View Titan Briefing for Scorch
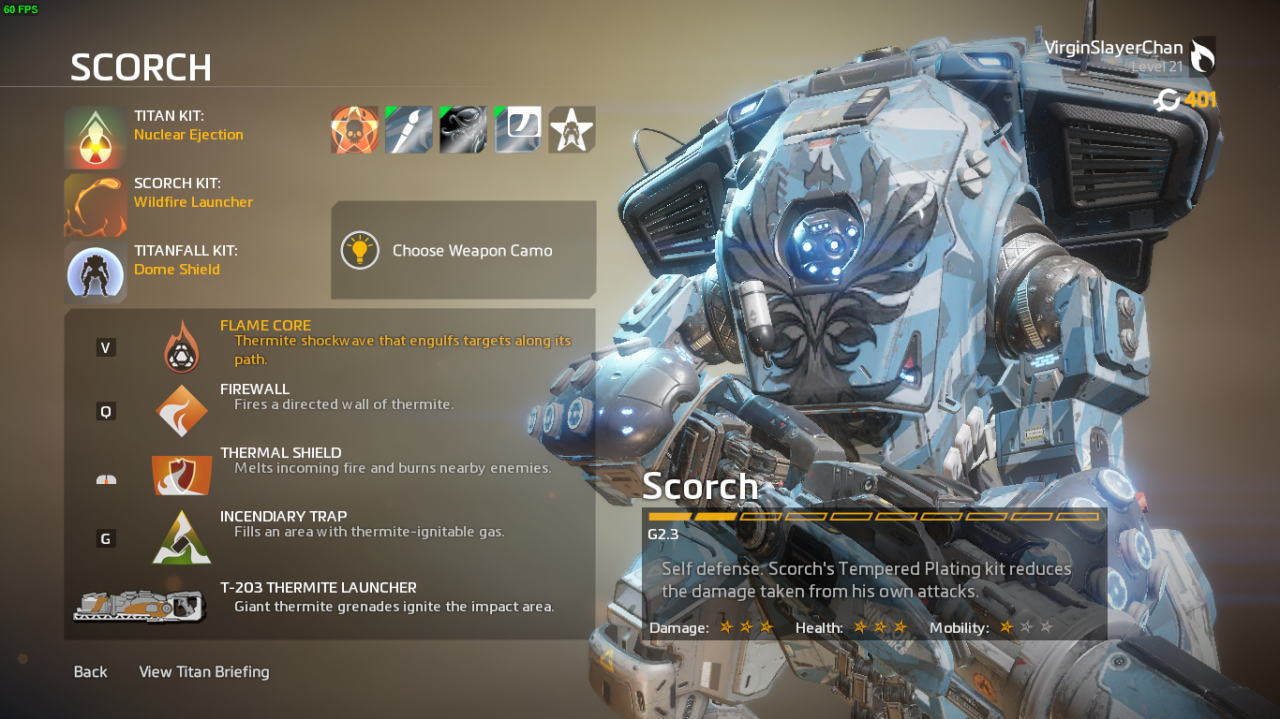 [x=204, y=672]
